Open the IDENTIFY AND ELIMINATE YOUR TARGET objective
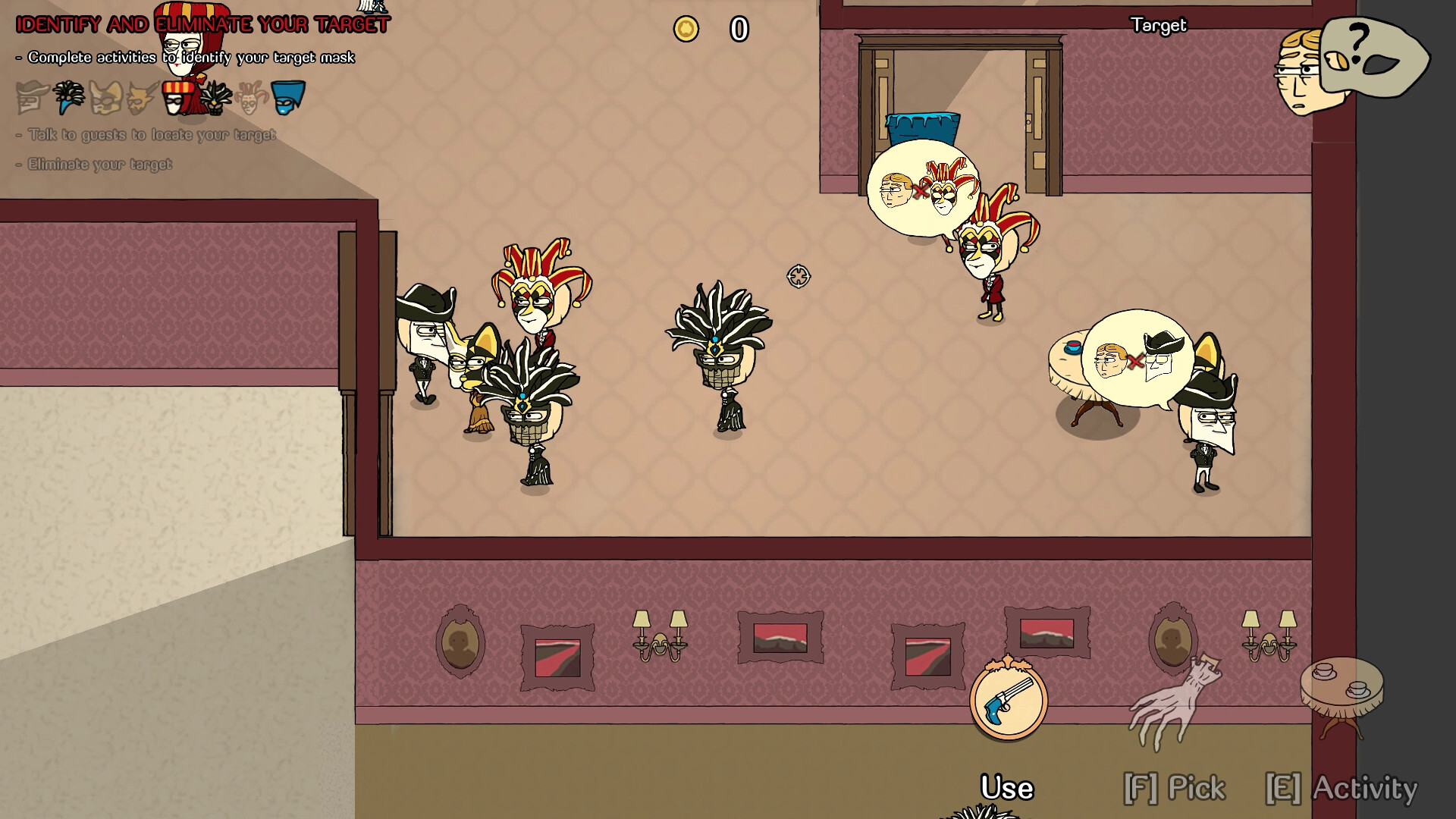The image size is (1456, 819). pyautogui.click(x=201, y=24)
